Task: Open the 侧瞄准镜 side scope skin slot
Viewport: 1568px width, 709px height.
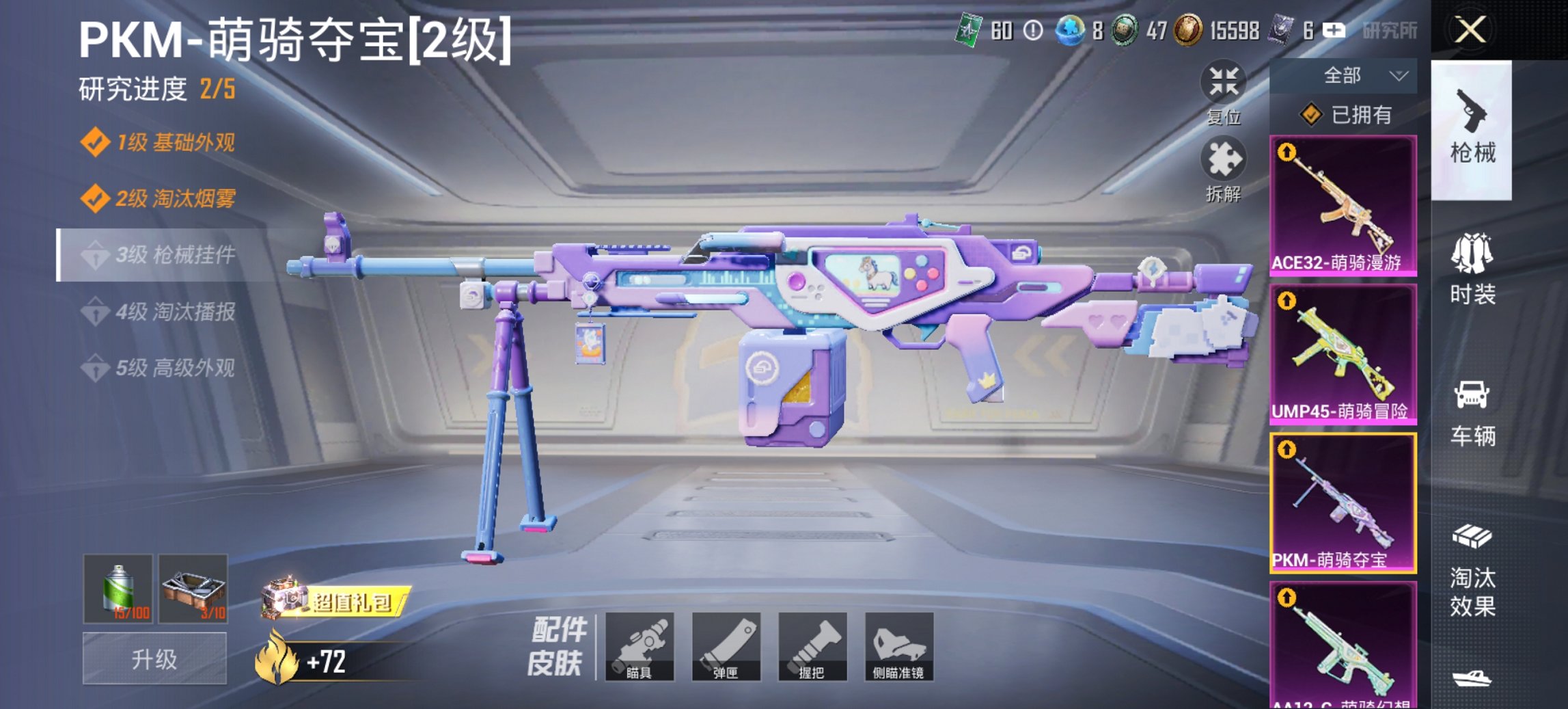Action: pyautogui.click(x=901, y=646)
